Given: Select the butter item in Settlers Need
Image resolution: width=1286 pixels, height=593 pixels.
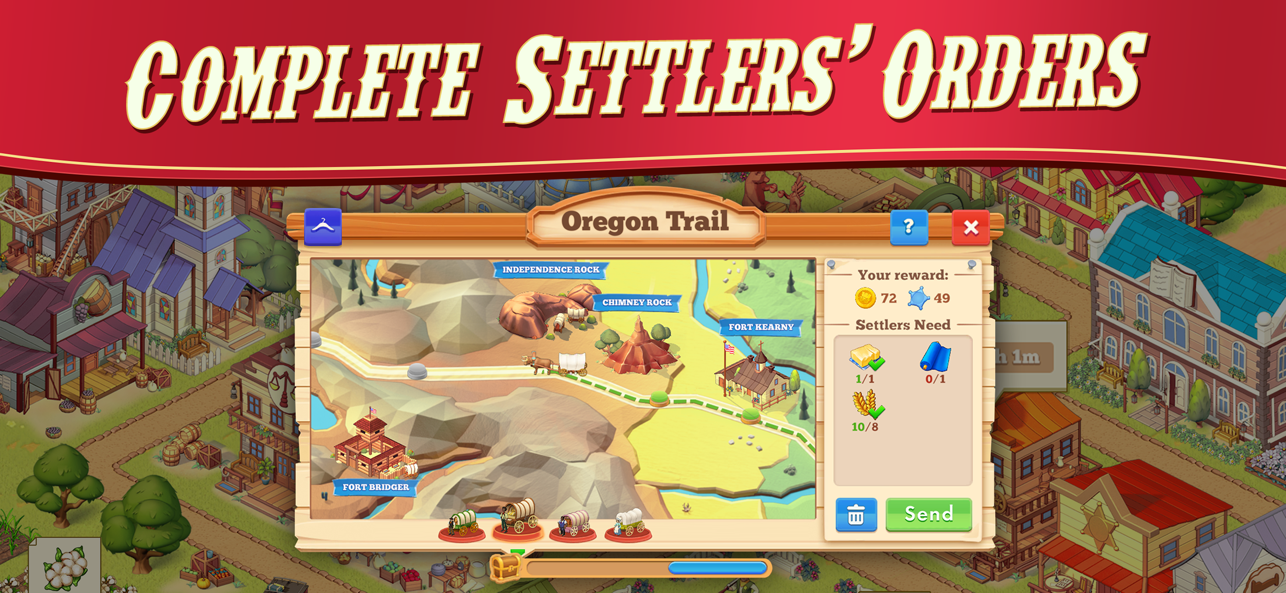Looking at the screenshot, I should 866,359.
